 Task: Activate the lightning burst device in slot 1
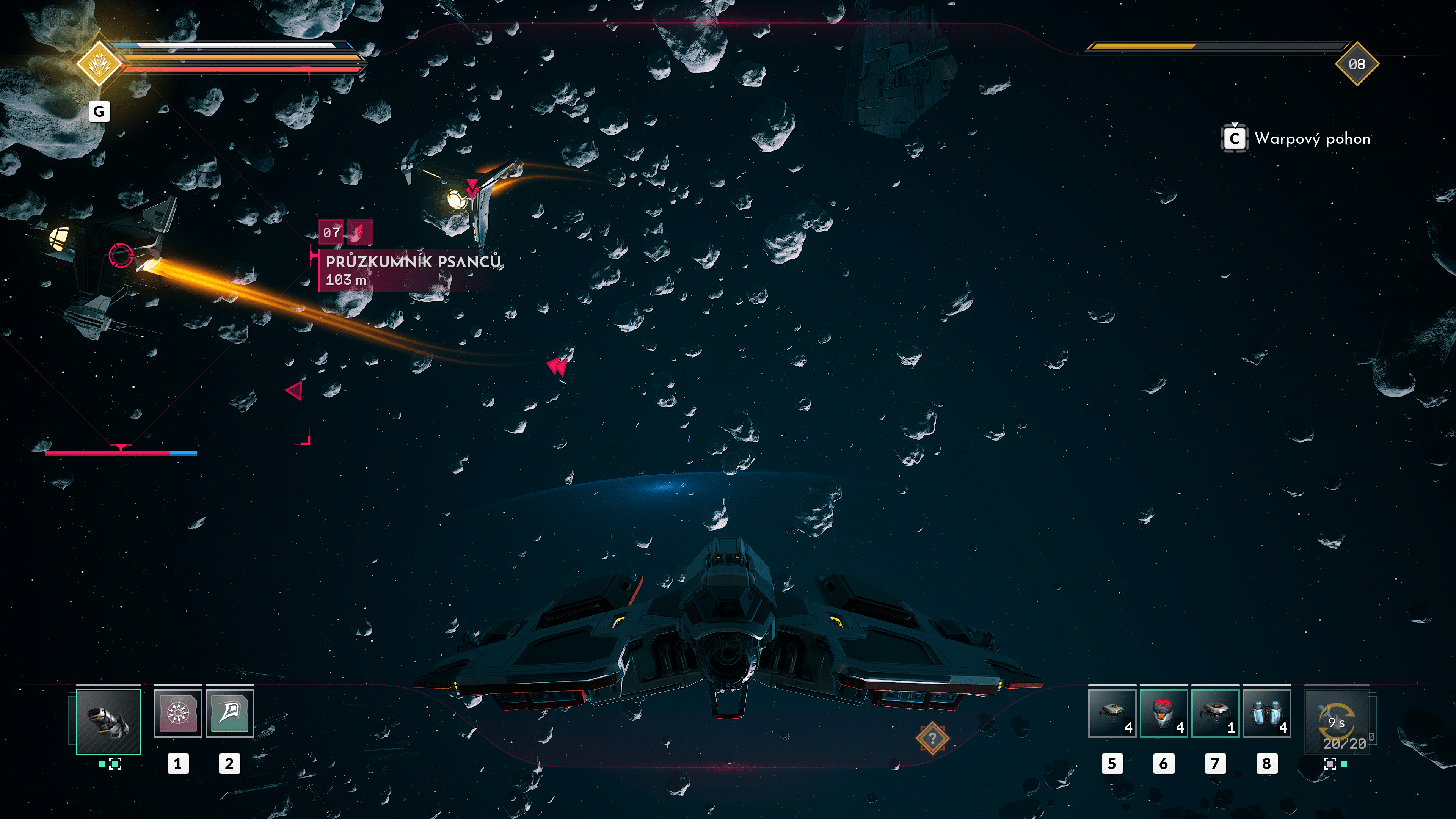click(x=177, y=713)
